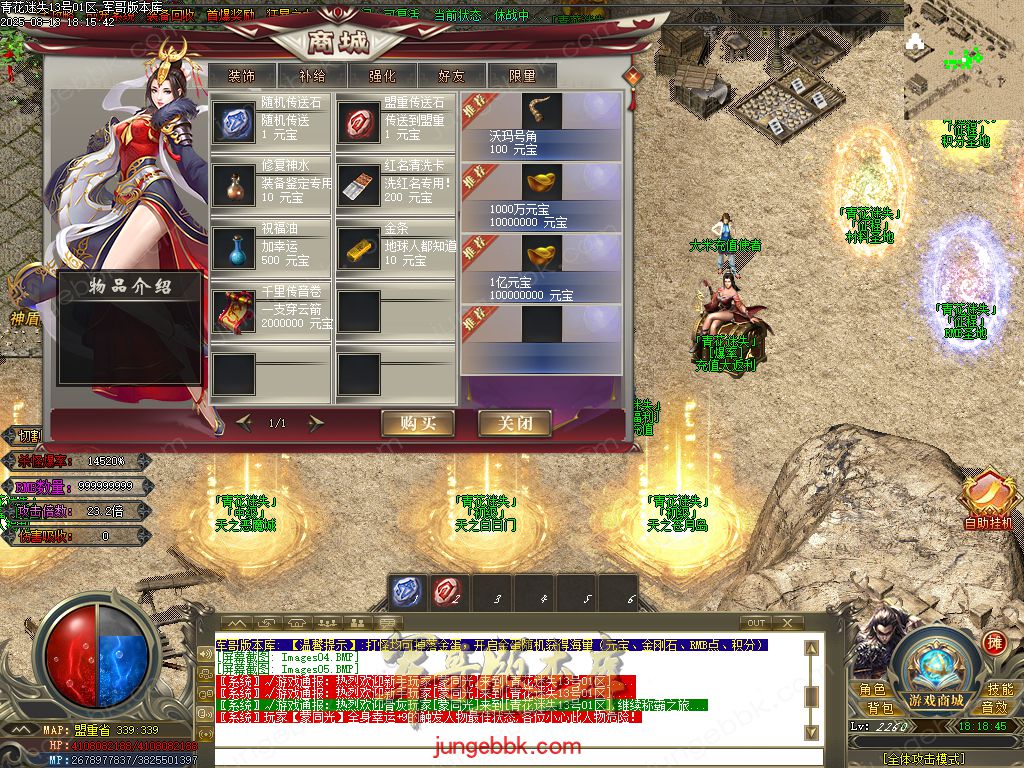Choose the 金条 gold bar item
Viewport: 1024px width, 768px height.
point(358,248)
